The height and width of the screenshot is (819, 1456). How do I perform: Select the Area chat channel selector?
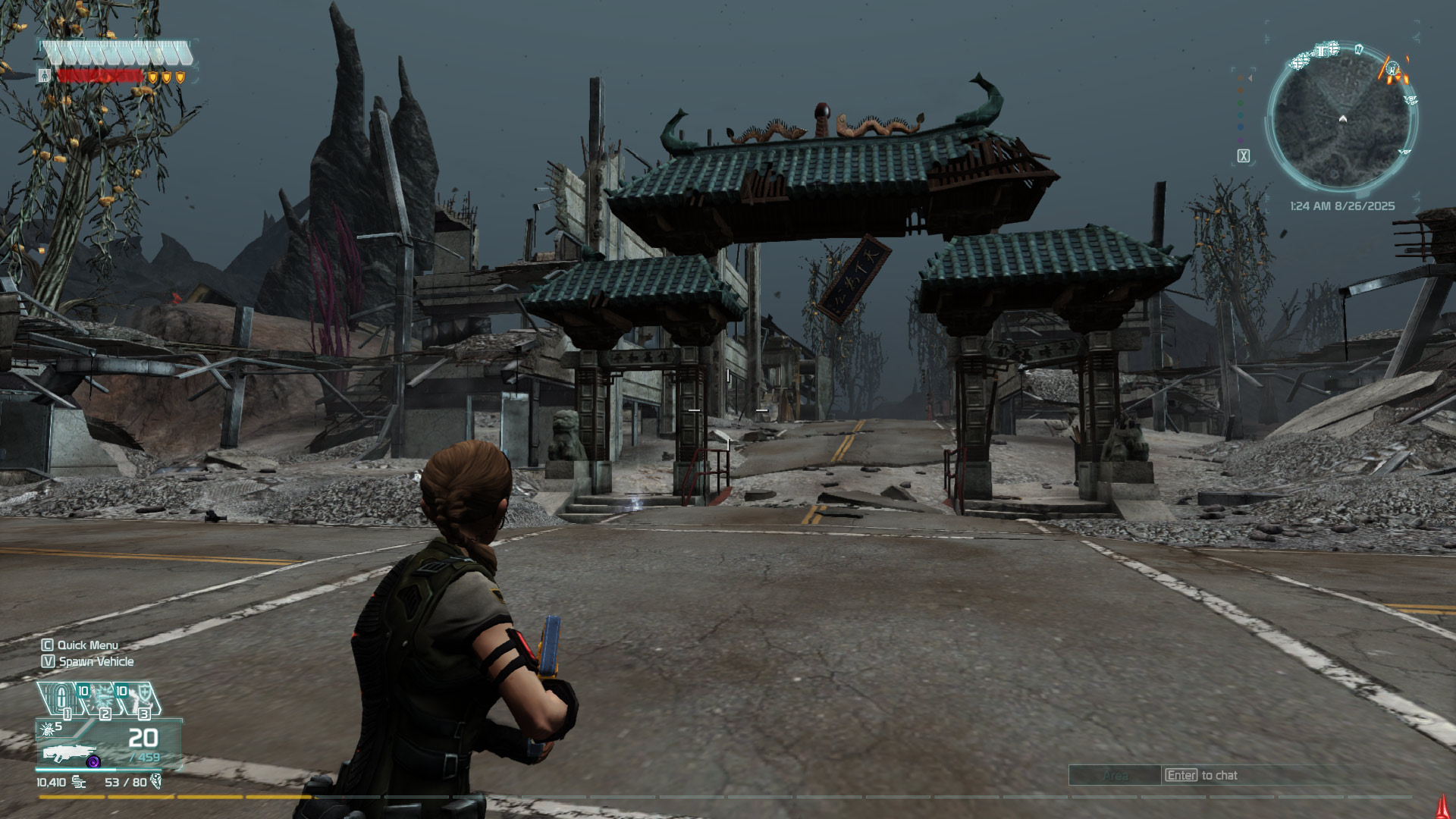pyautogui.click(x=1115, y=776)
